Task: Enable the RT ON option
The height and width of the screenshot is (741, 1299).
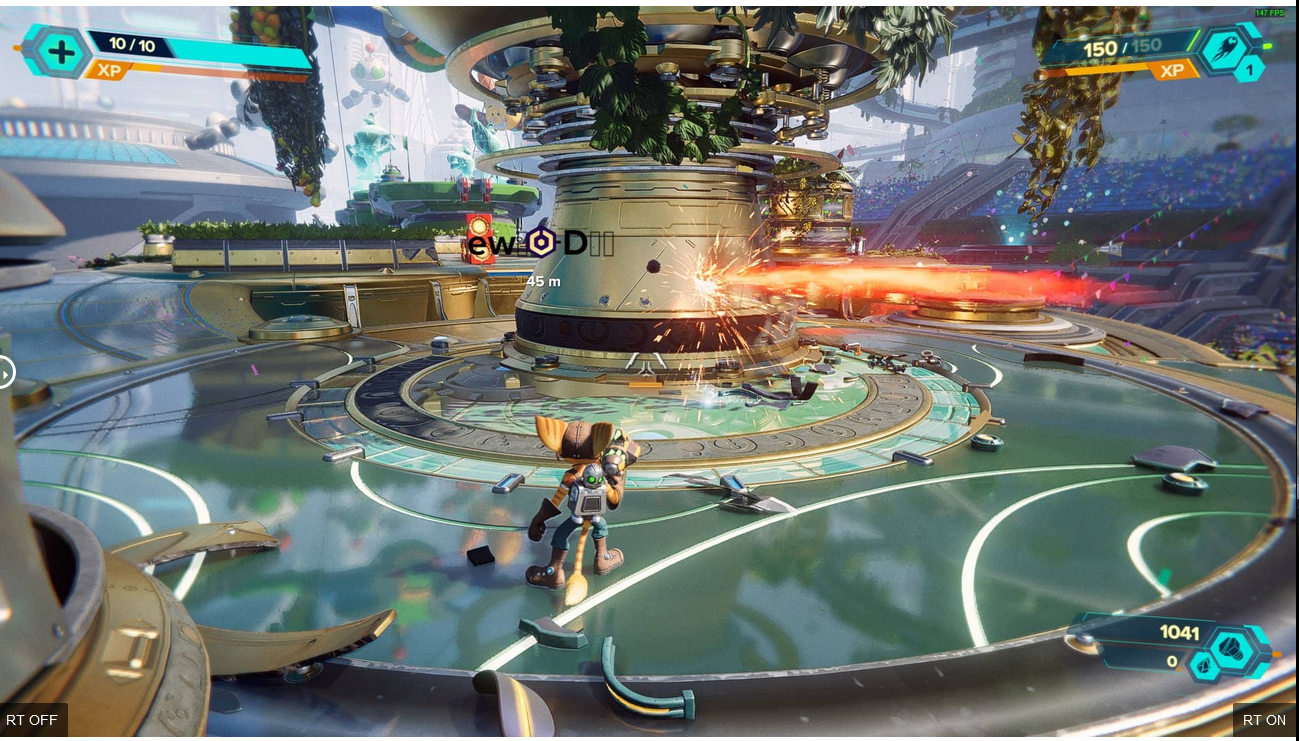Action: [1264, 720]
